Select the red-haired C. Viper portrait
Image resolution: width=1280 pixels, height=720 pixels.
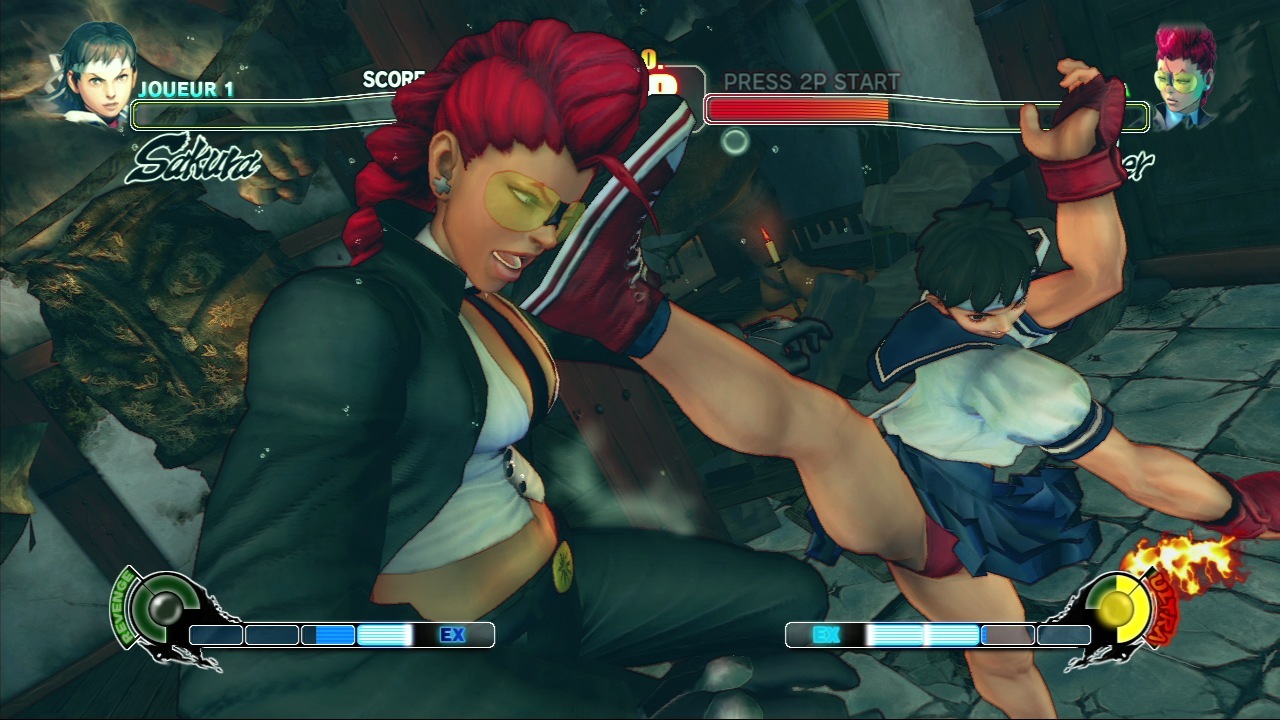1185,78
